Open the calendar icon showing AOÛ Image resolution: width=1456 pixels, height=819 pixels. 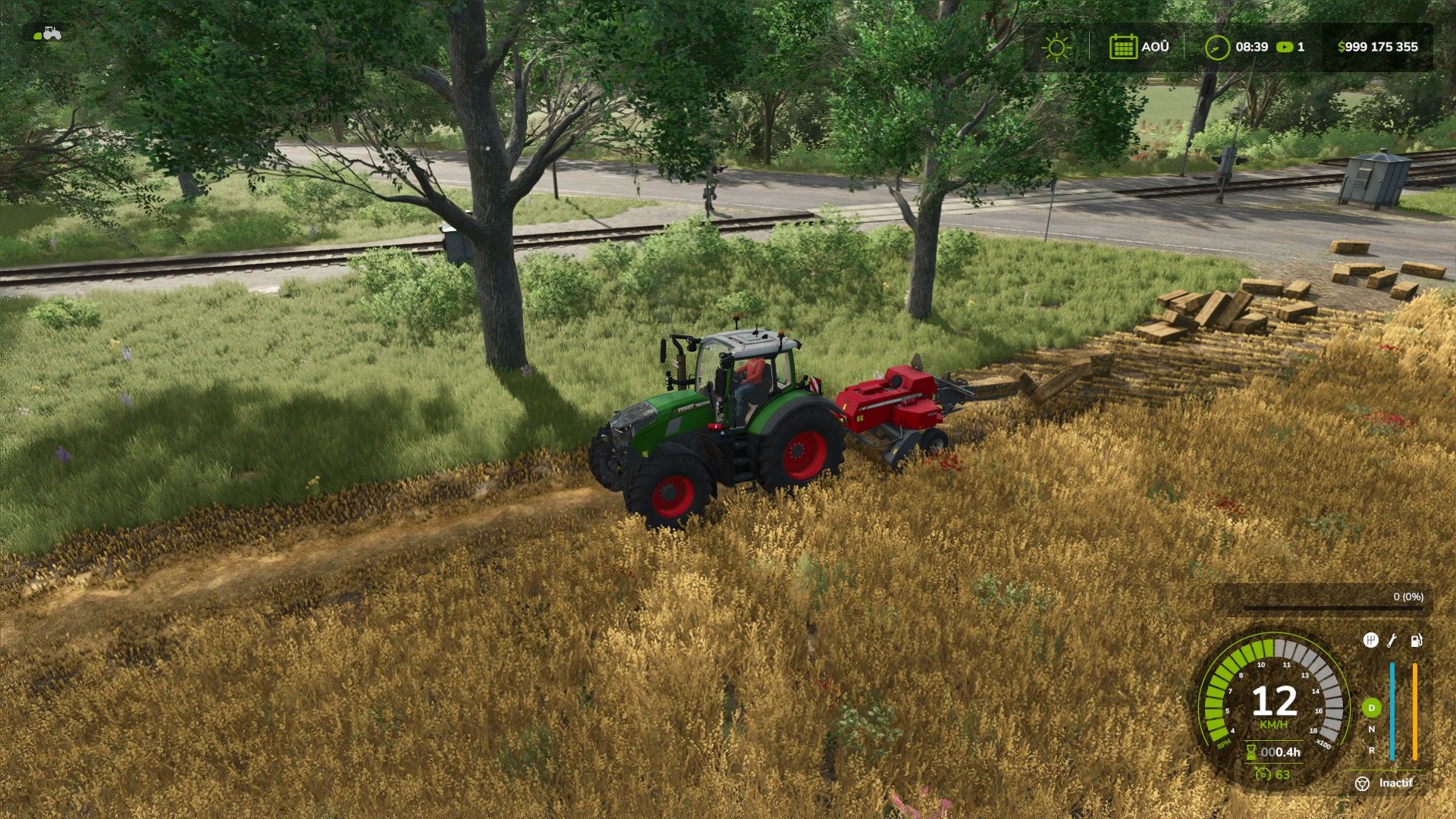tap(1122, 47)
